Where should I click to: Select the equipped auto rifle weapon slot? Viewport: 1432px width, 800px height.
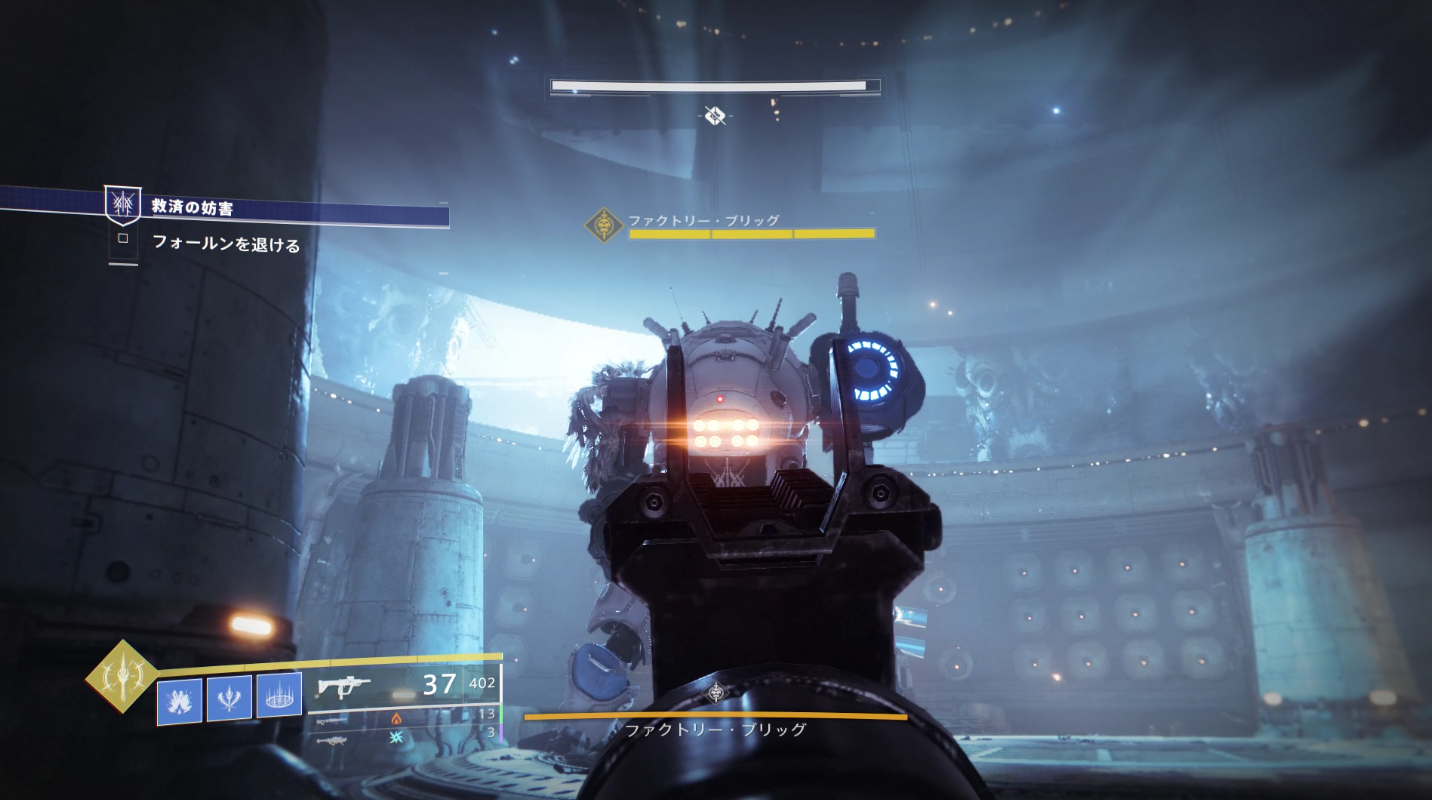[x=344, y=685]
